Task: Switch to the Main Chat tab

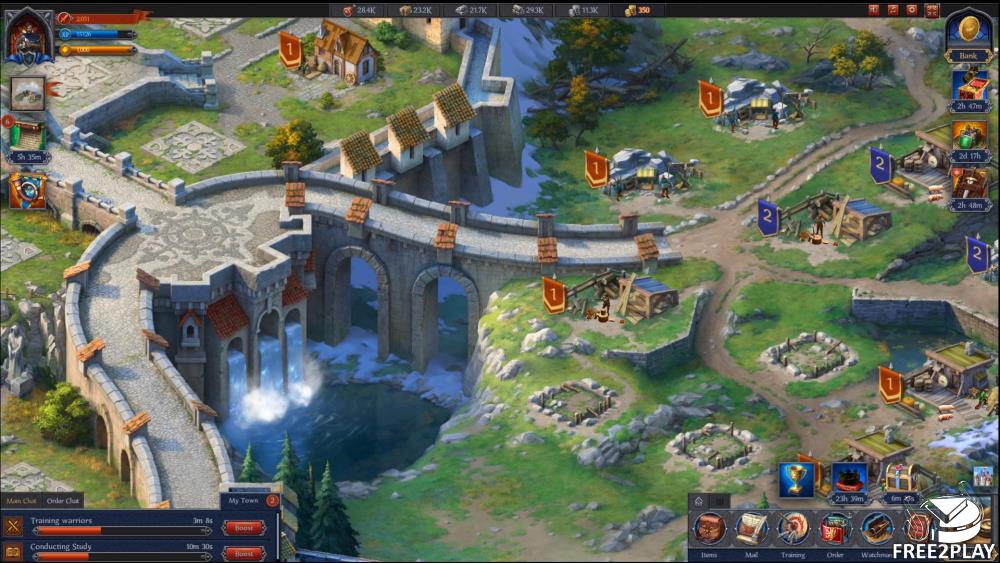Action: (21, 501)
